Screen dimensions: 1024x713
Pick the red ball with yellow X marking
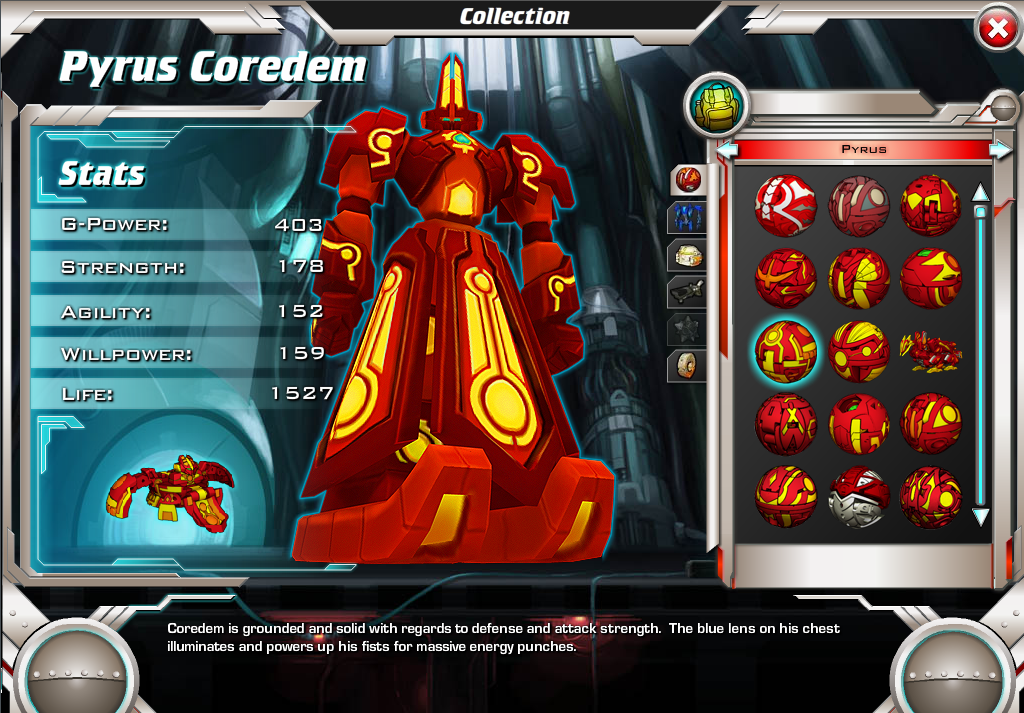click(785, 424)
